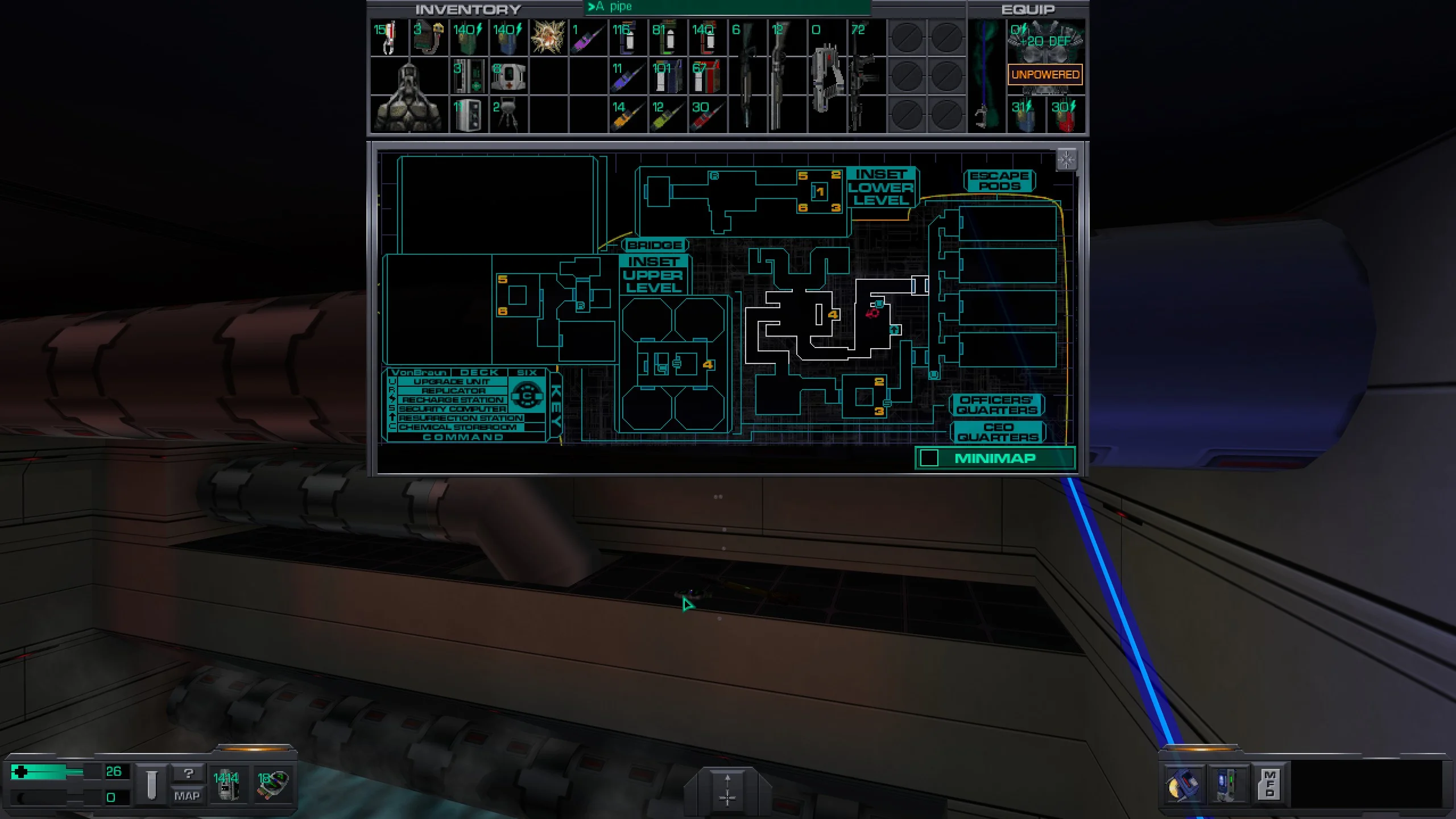
Task: Click the question mark help button
Action: coord(188,773)
